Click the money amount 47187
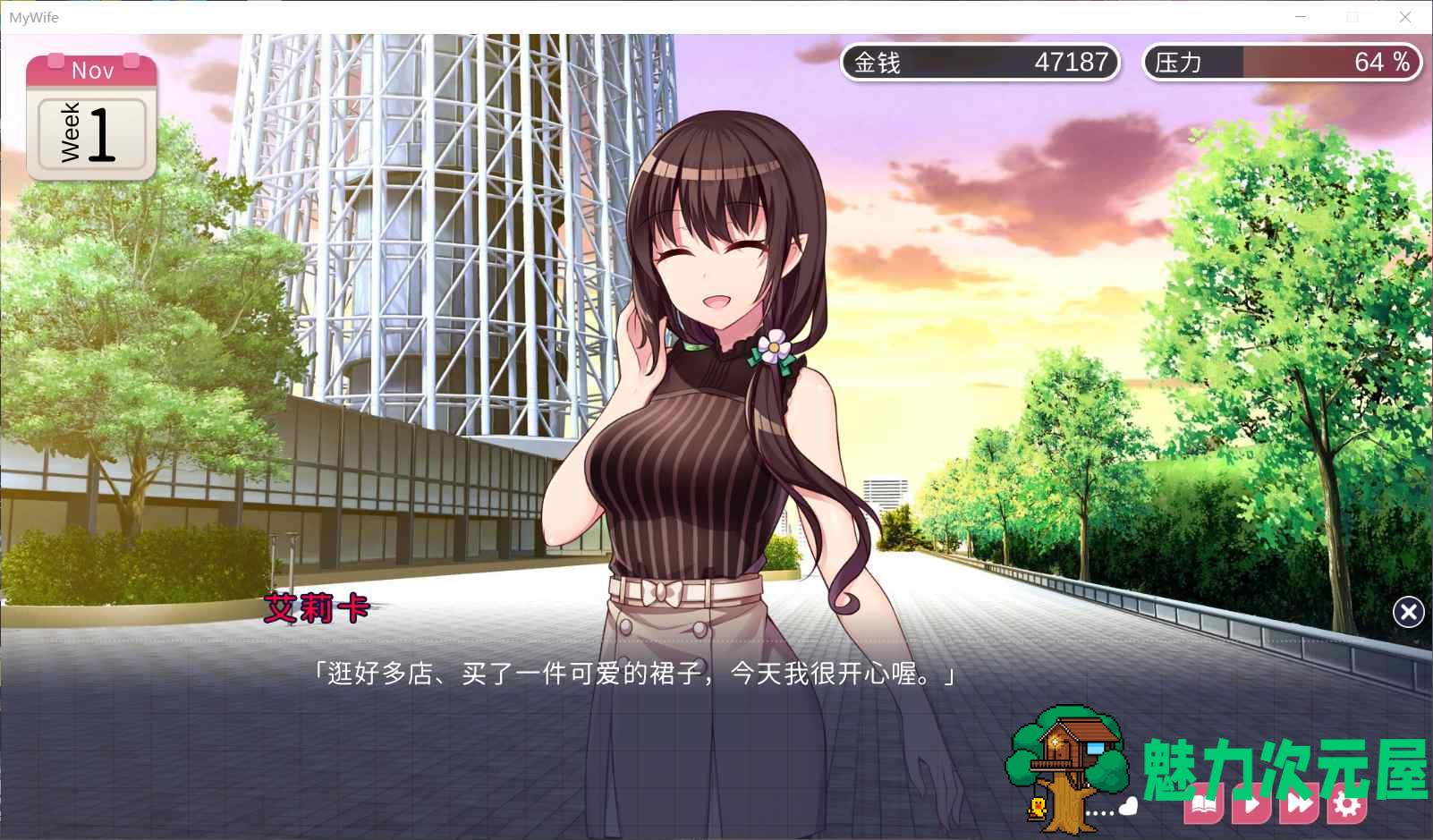 click(1071, 63)
